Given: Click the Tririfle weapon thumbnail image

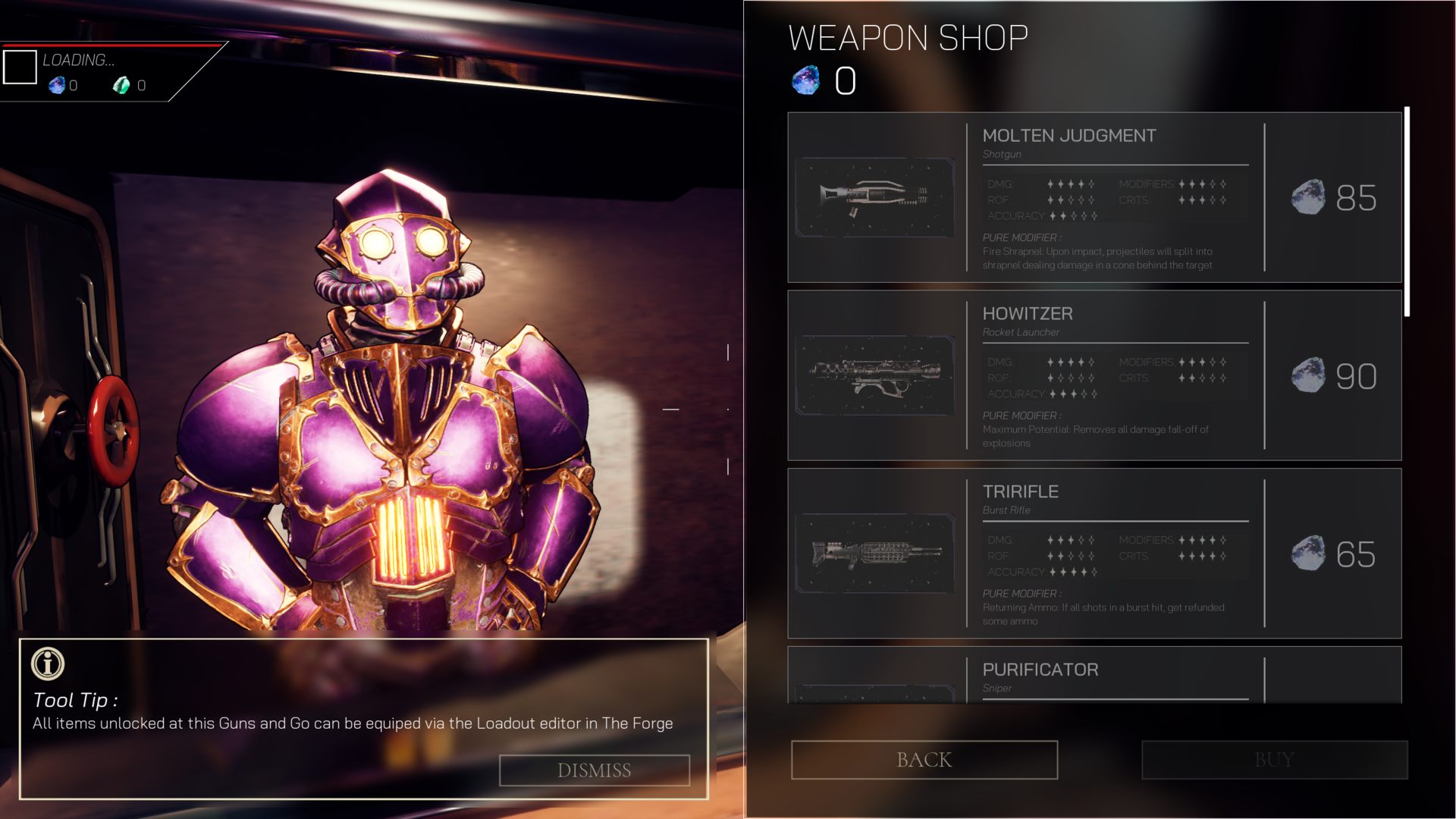Looking at the screenshot, I should pyautogui.click(x=875, y=554).
